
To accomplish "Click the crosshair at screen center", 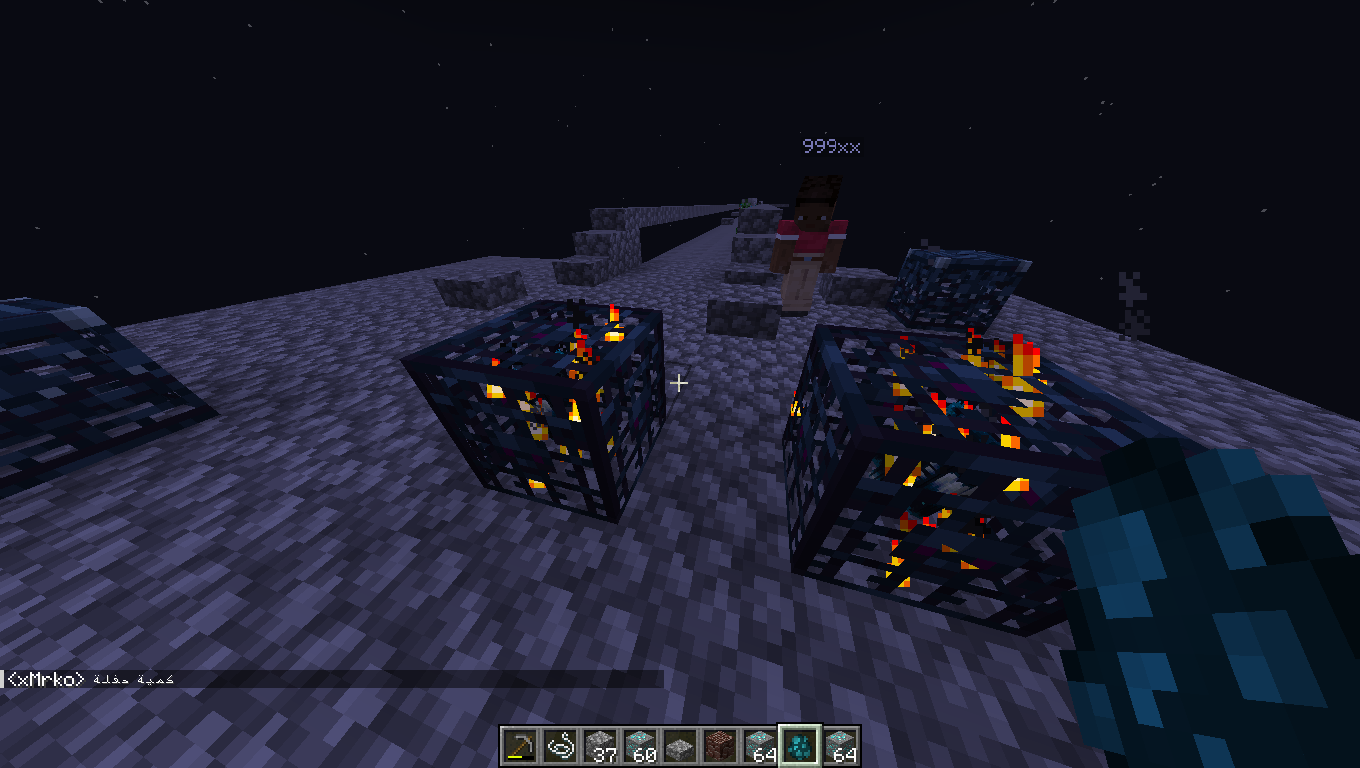I will click(x=679, y=382).
